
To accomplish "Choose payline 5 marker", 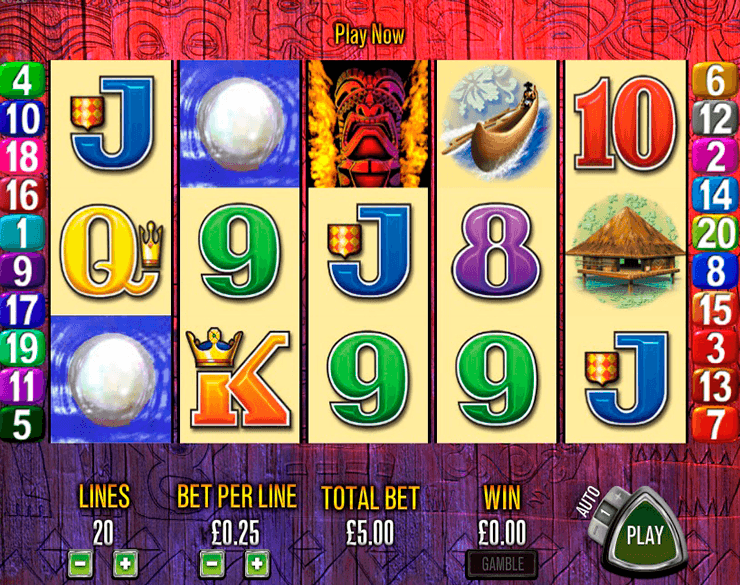I will coord(24,424).
